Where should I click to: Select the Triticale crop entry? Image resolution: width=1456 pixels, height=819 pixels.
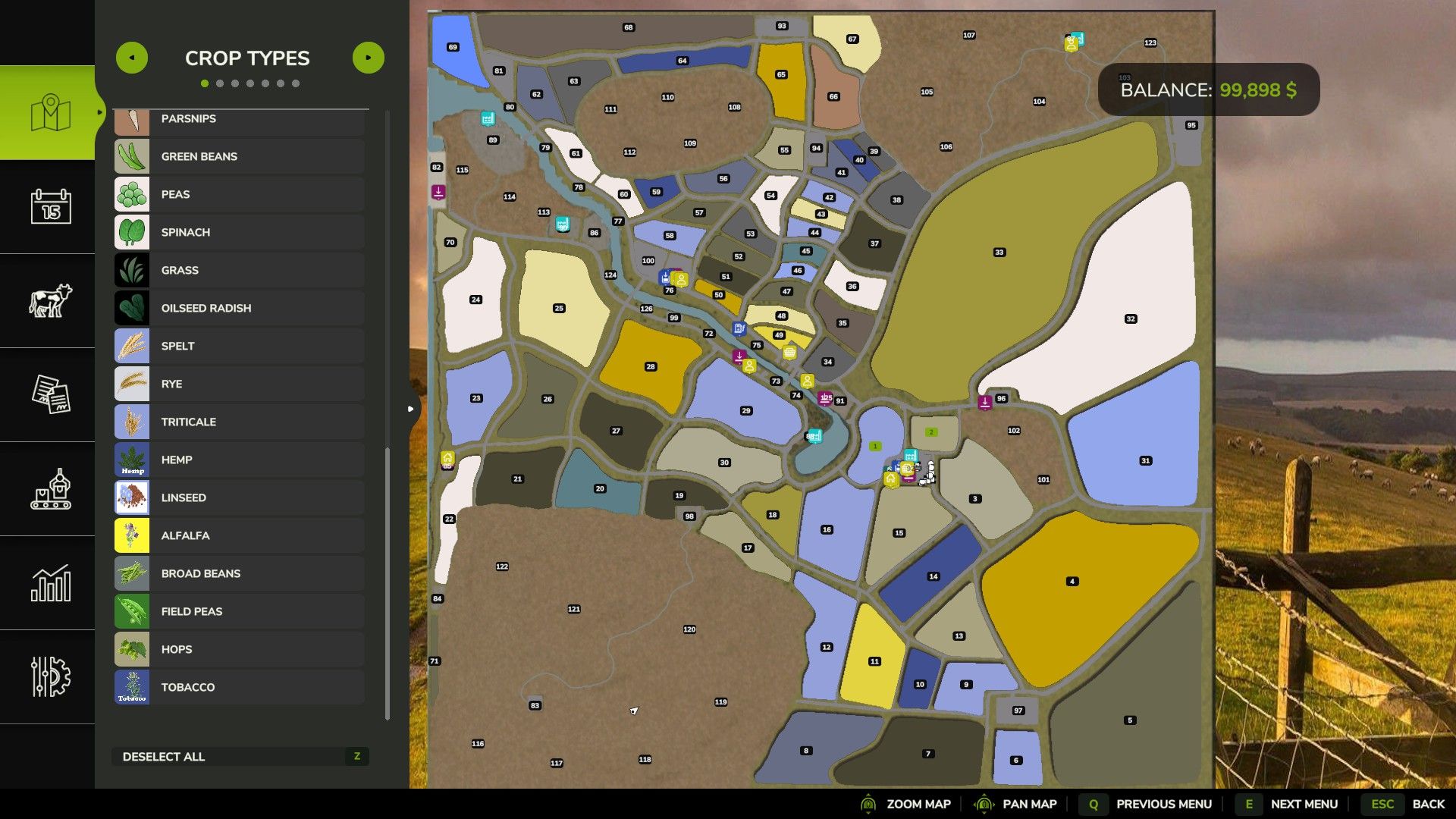tap(240, 422)
